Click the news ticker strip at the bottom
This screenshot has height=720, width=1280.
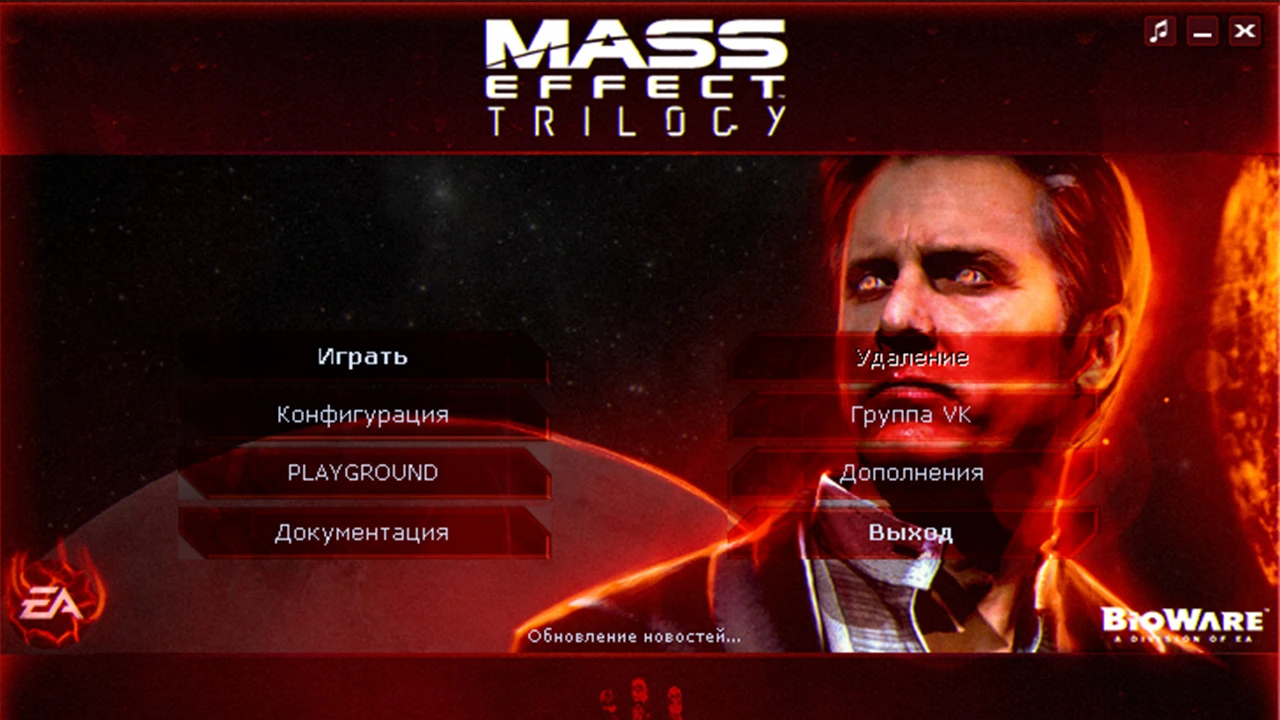640,690
